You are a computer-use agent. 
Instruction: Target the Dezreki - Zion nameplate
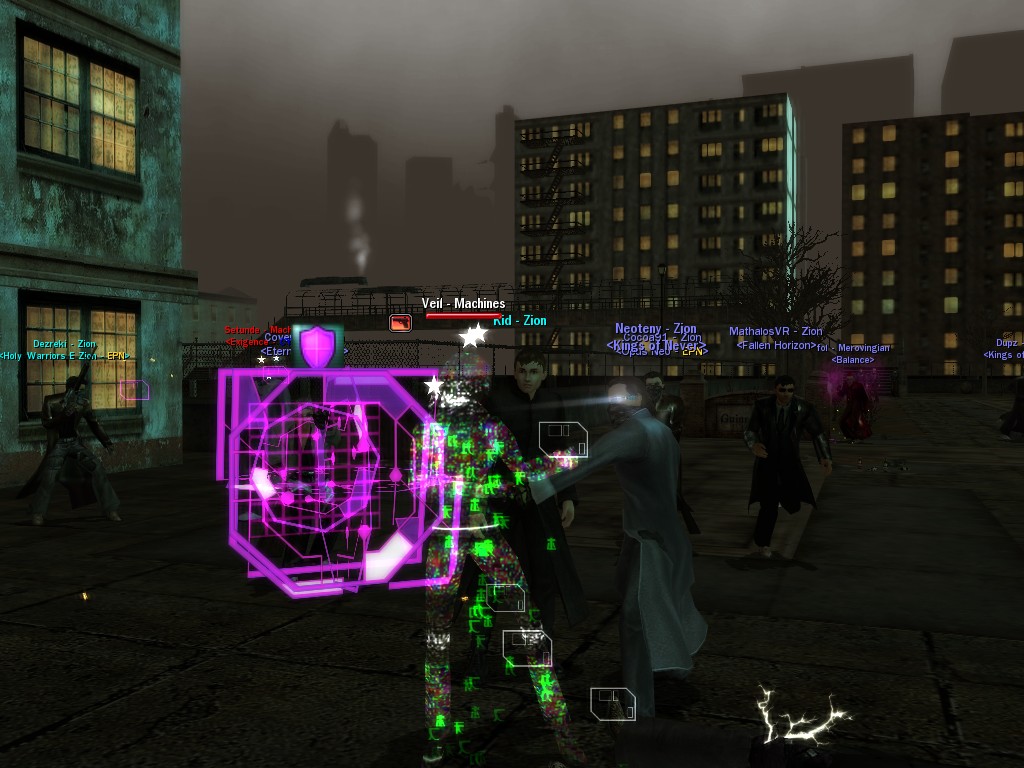(x=64, y=344)
